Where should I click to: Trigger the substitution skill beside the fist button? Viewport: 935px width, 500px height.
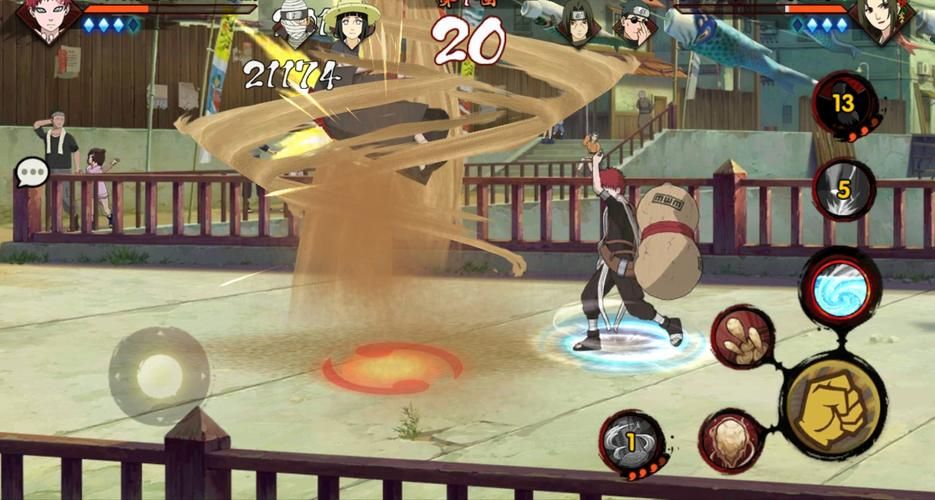click(730, 440)
